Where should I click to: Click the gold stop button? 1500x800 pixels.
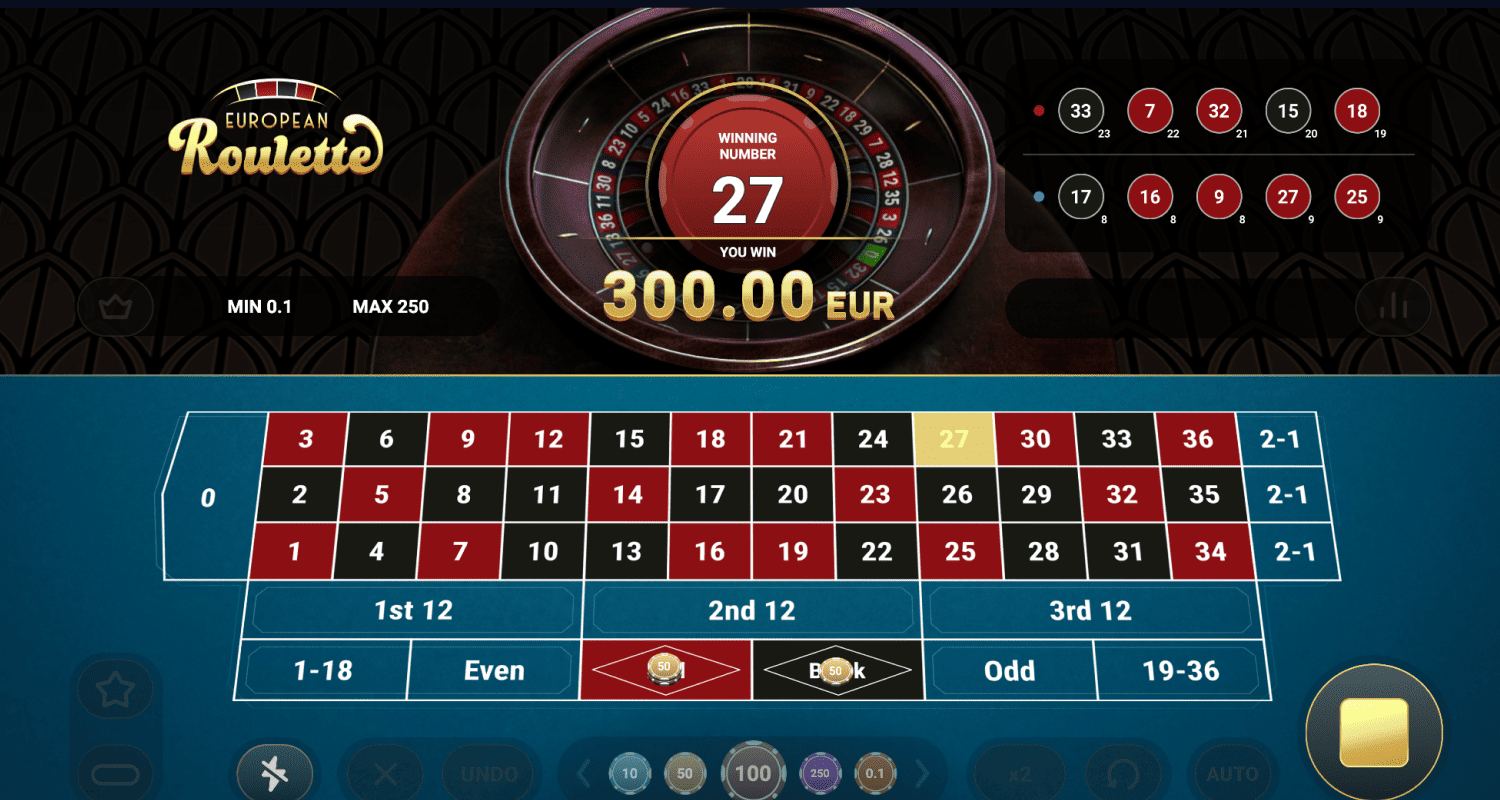[x=1373, y=732]
